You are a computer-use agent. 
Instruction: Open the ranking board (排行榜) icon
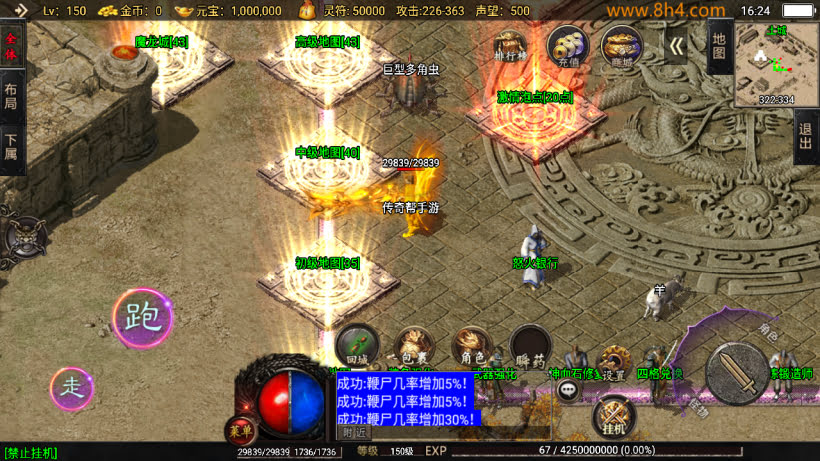click(x=511, y=47)
